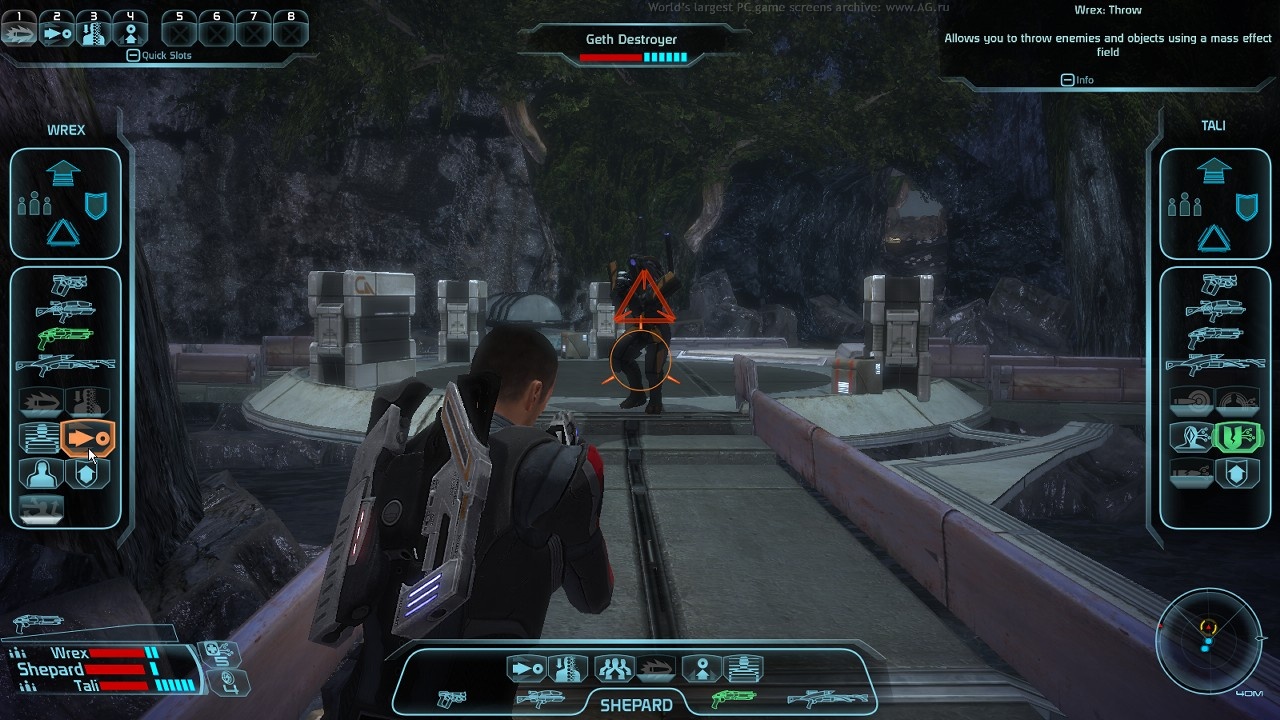1280x720 pixels.
Task: Choose the pistol in Wrex's weapon list
Action: tap(69, 285)
